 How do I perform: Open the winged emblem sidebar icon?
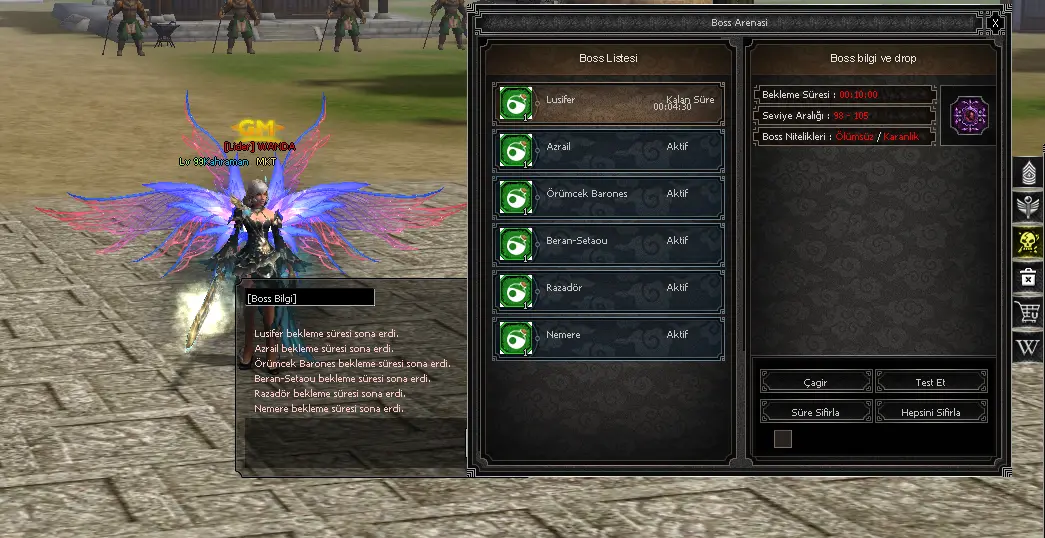(1029, 208)
